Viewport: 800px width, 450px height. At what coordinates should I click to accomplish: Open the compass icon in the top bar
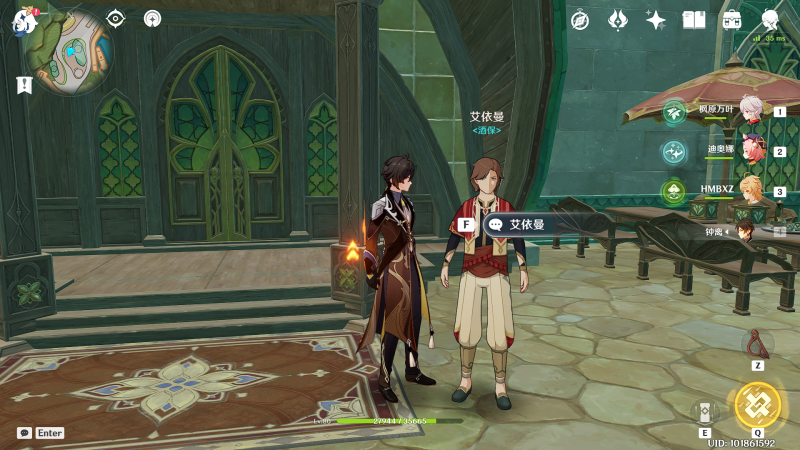point(580,20)
